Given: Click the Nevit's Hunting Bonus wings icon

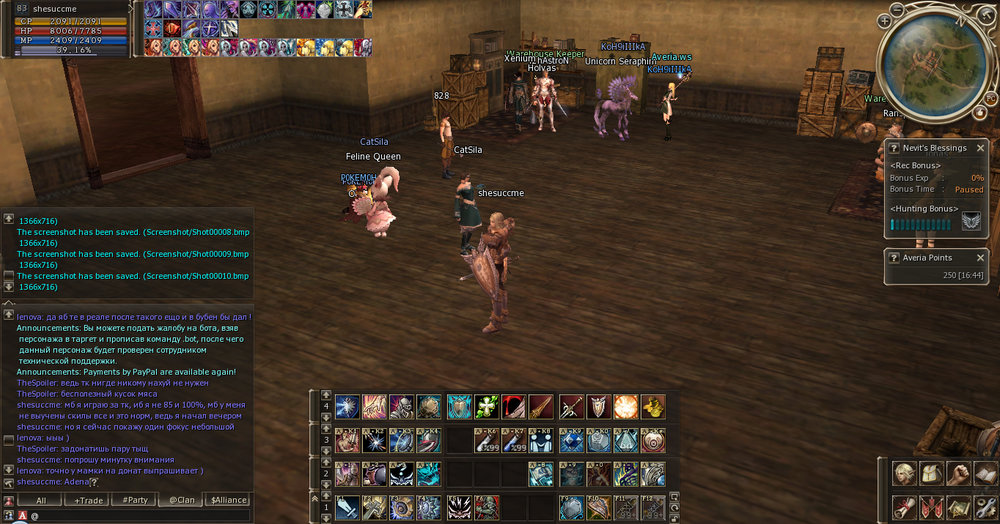Looking at the screenshot, I should 970,222.
